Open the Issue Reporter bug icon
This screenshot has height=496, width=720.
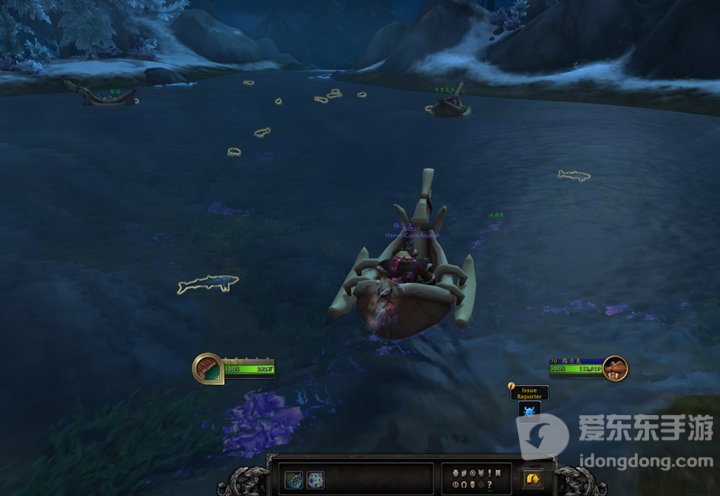click(529, 410)
